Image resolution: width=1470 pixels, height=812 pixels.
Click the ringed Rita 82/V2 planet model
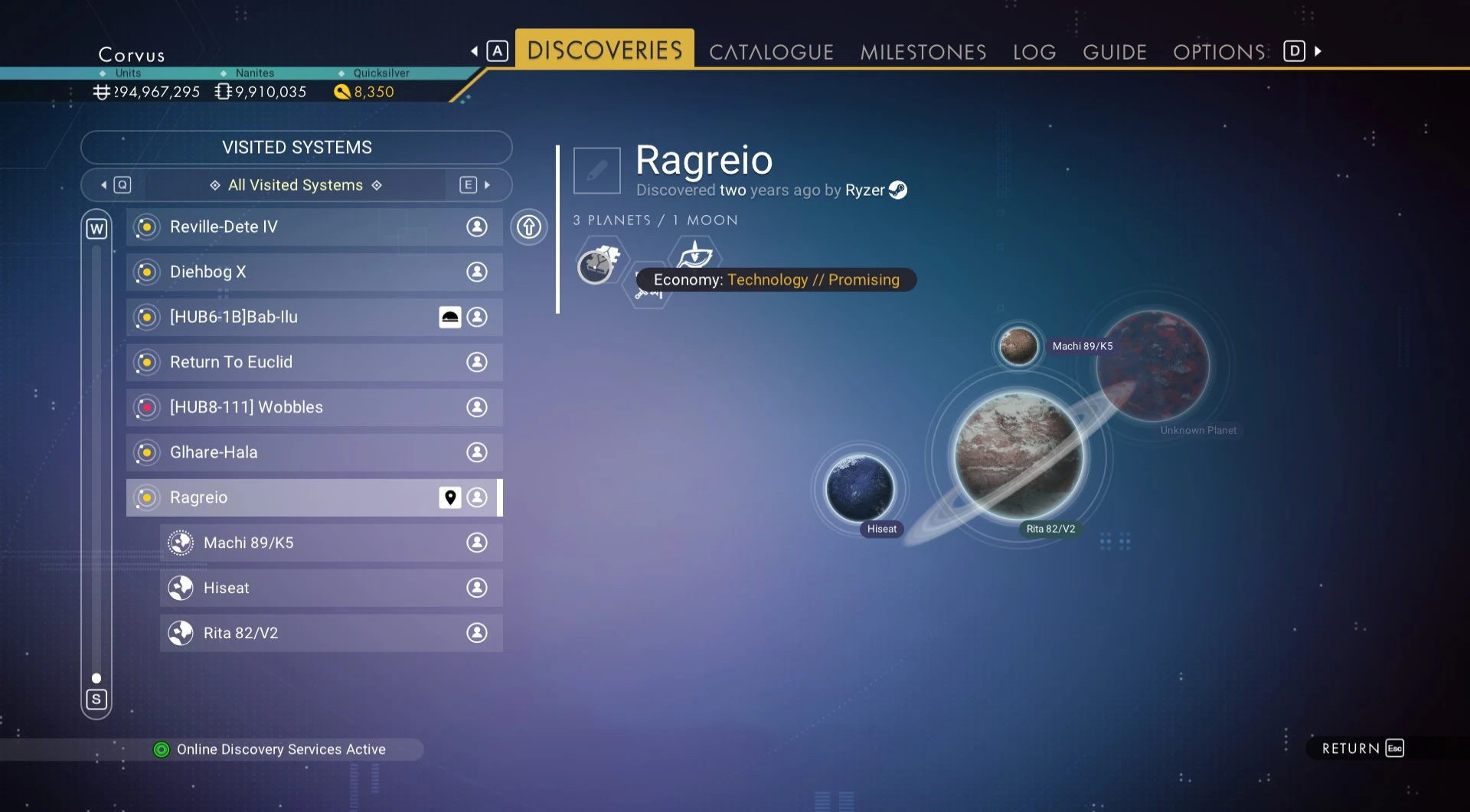pos(1018,455)
